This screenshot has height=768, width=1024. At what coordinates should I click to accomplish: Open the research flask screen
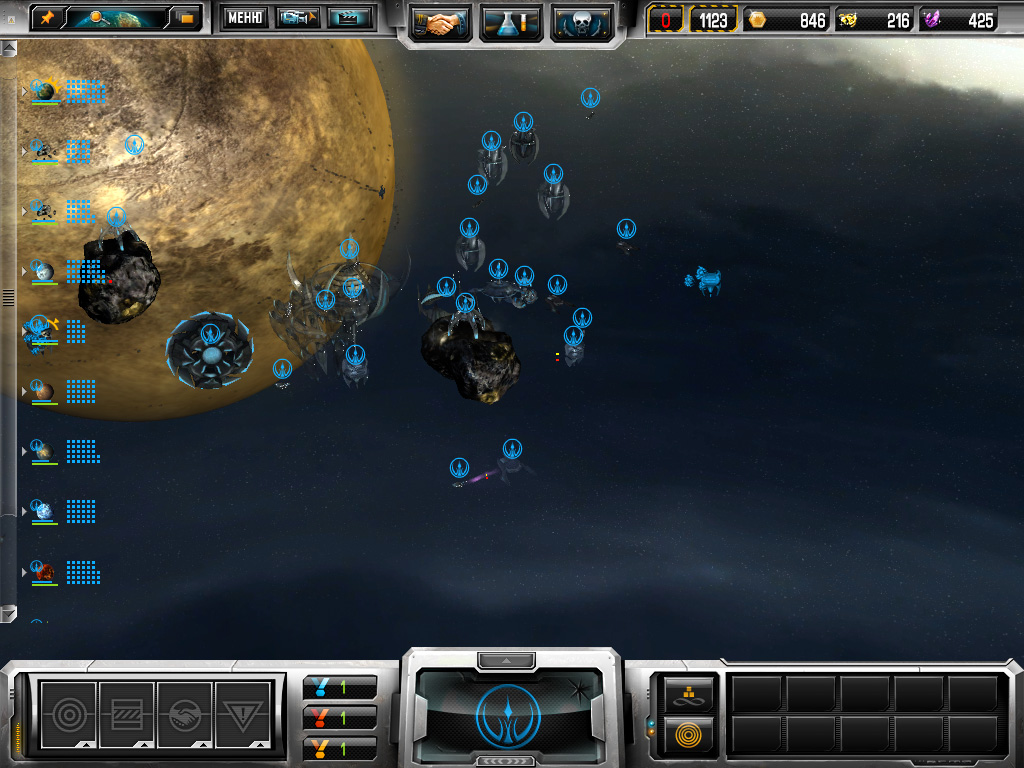point(511,21)
